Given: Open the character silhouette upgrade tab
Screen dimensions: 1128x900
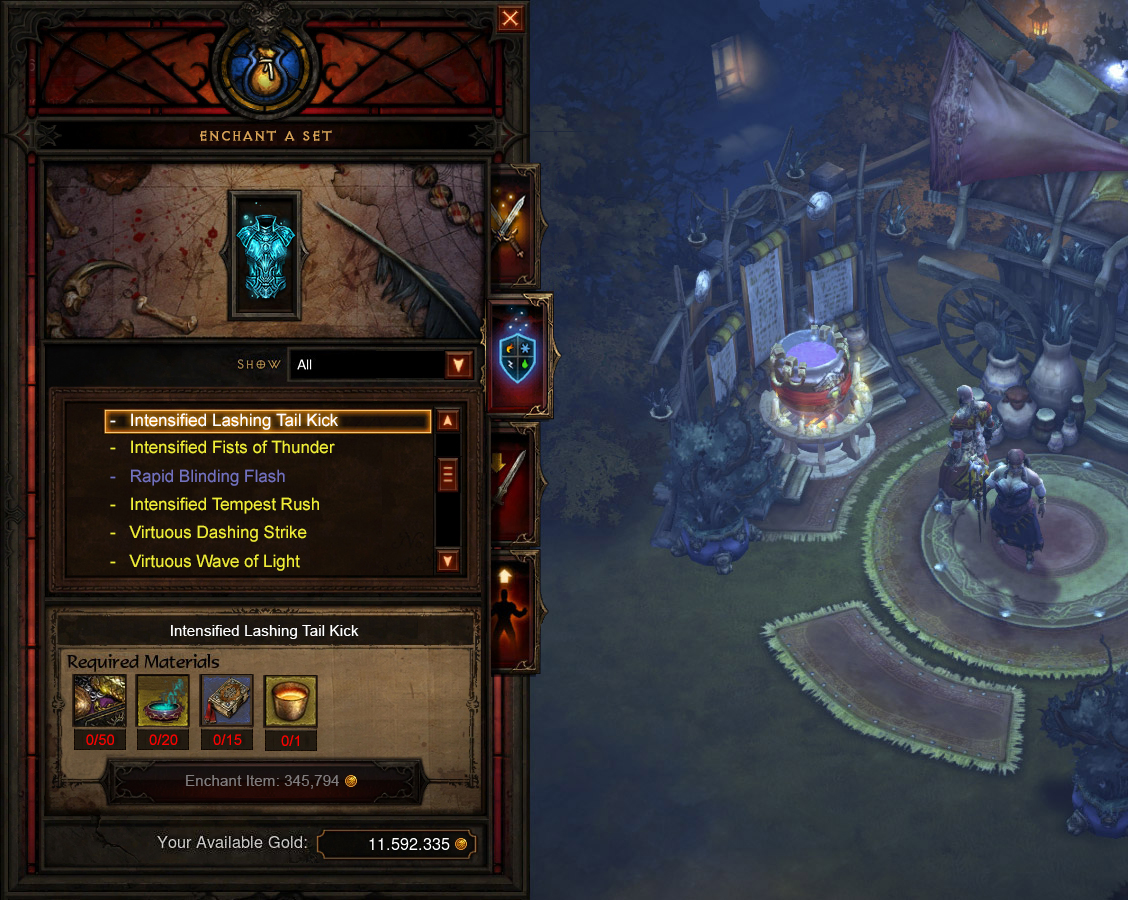Looking at the screenshot, I should pyautogui.click(x=510, y=609).
